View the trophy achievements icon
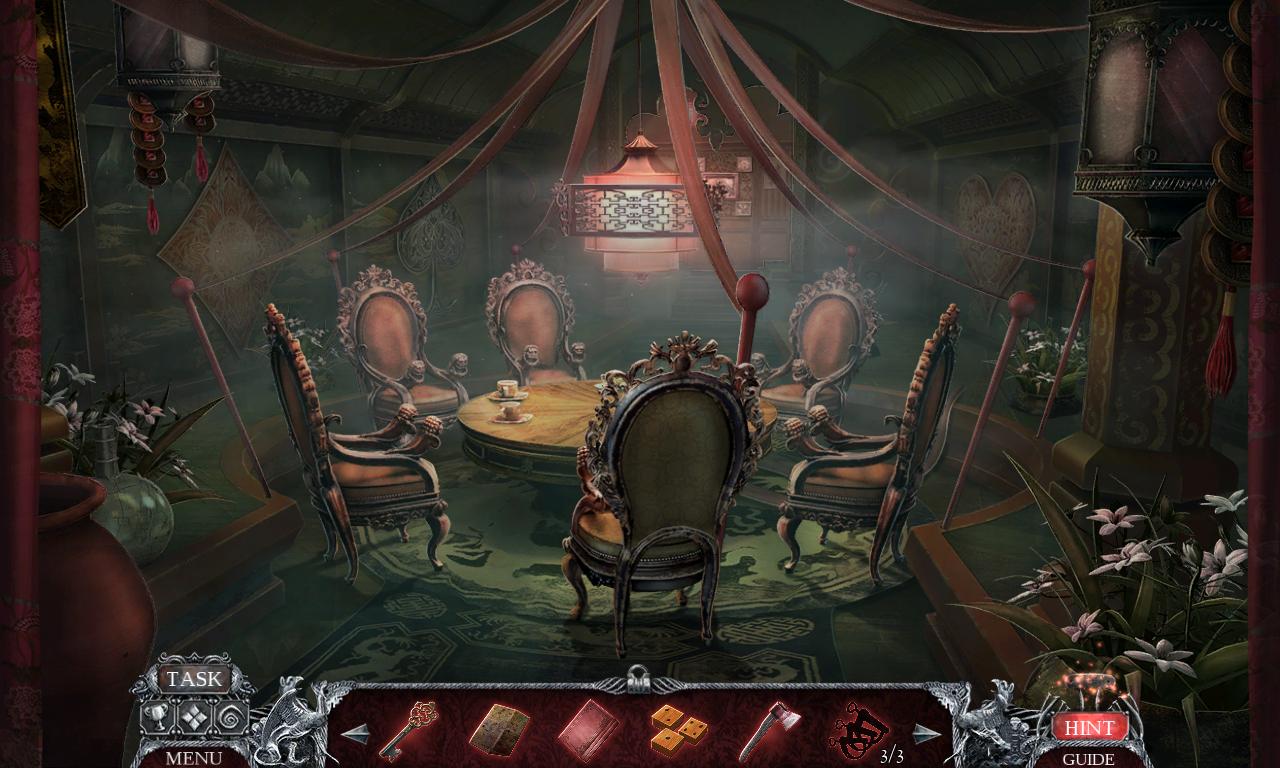Viewport: 1280px width, 768px height. tap(155, 716)
